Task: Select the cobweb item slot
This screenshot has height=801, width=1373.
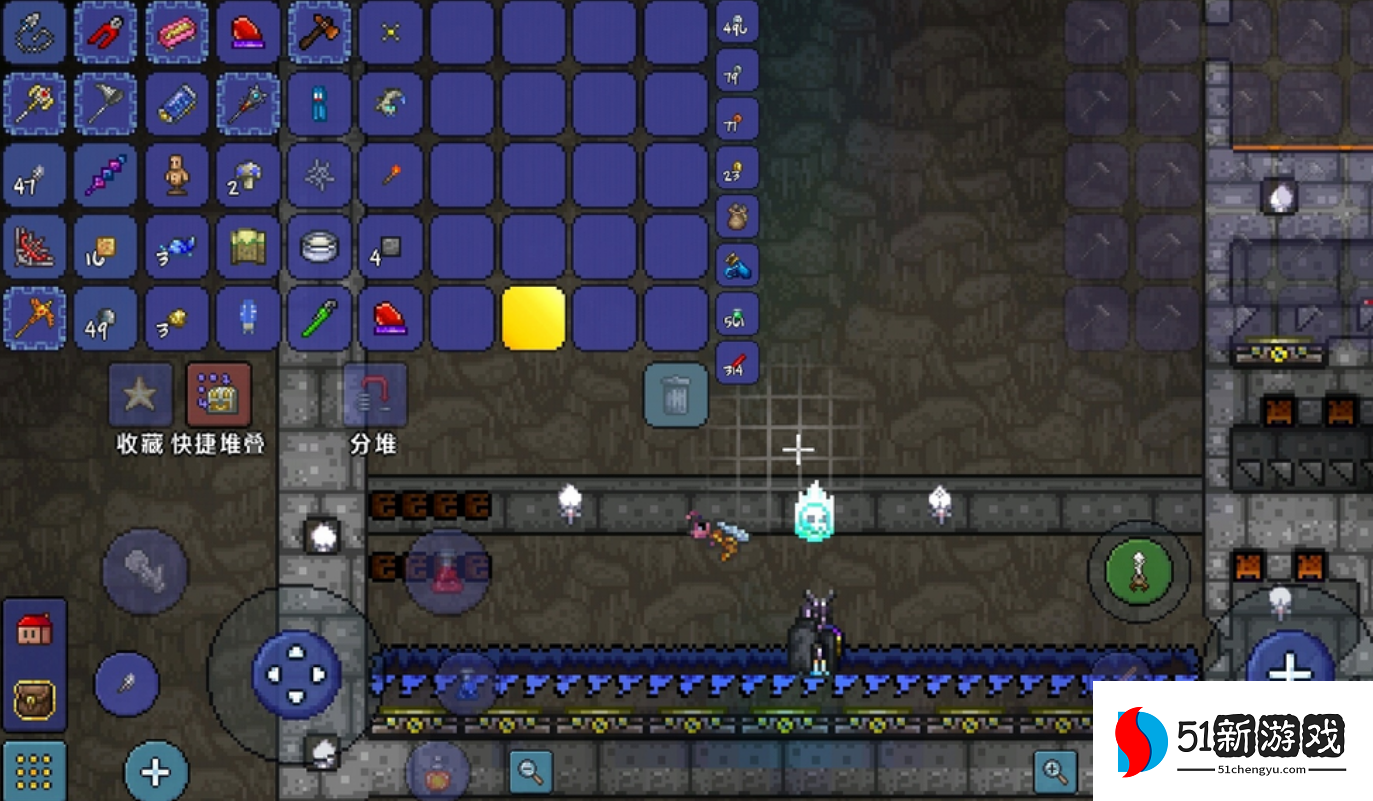Action: point(319,175)
